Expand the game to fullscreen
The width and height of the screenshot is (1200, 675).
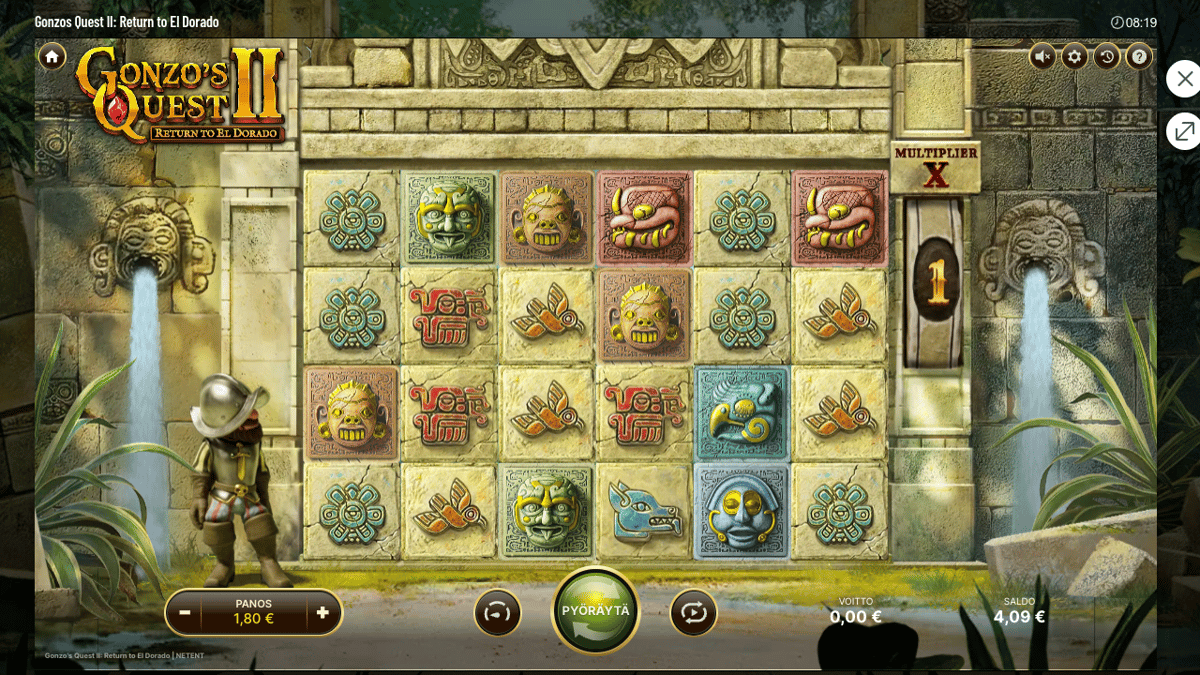1184,131
